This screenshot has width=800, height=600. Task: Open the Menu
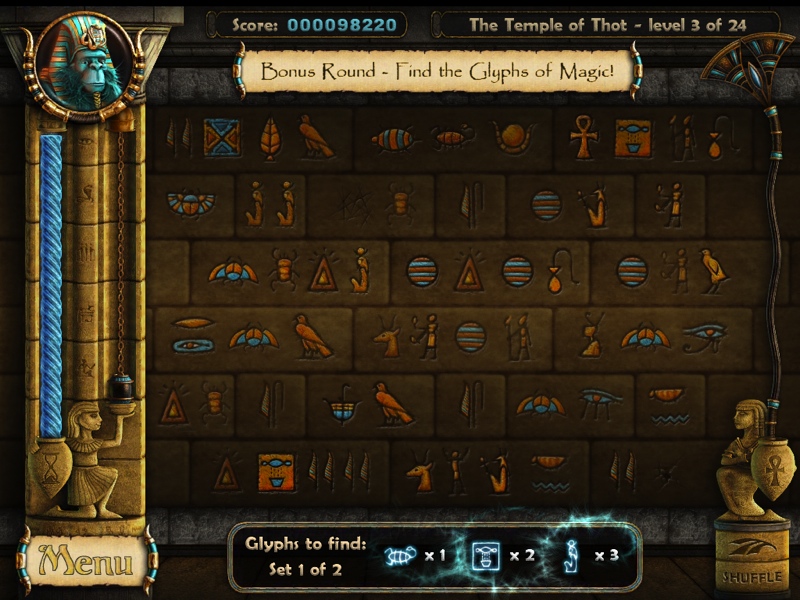coord(86,561)
